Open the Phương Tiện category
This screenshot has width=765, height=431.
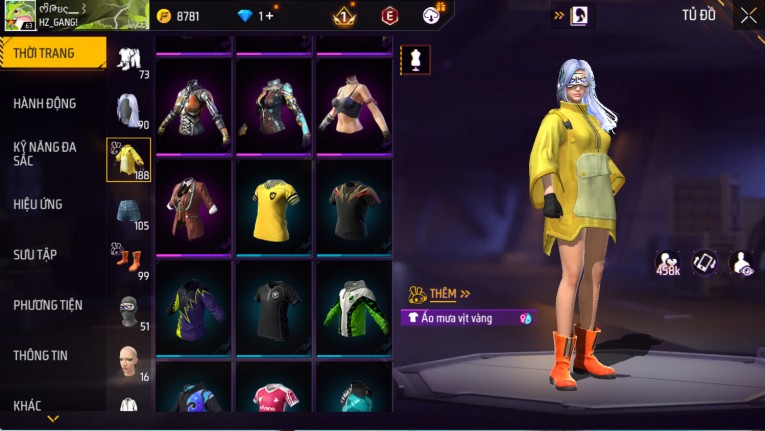[48, 305]
